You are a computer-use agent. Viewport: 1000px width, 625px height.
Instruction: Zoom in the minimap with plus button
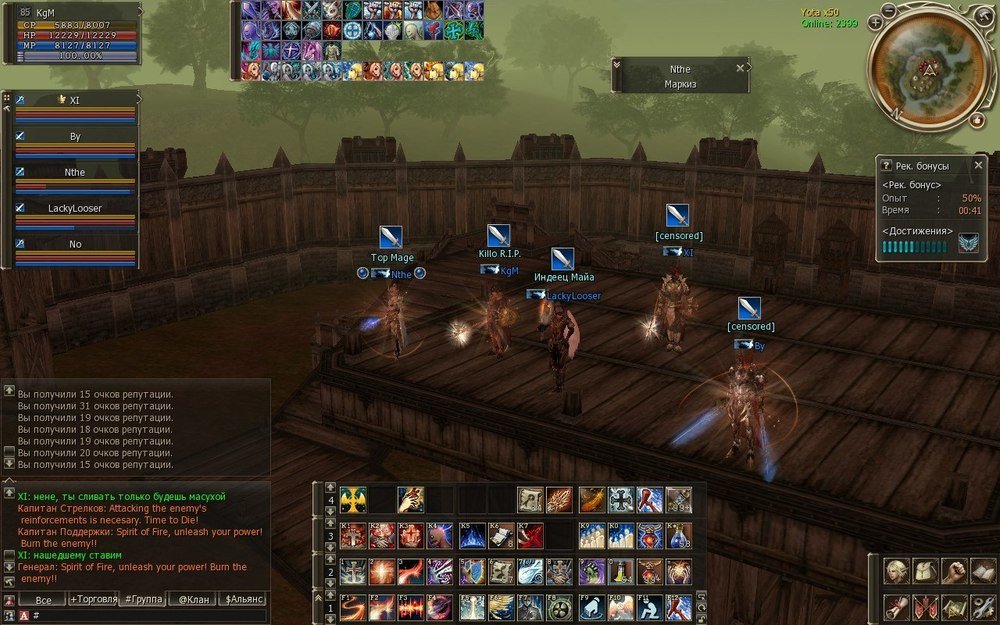click(x=876, y=21)
